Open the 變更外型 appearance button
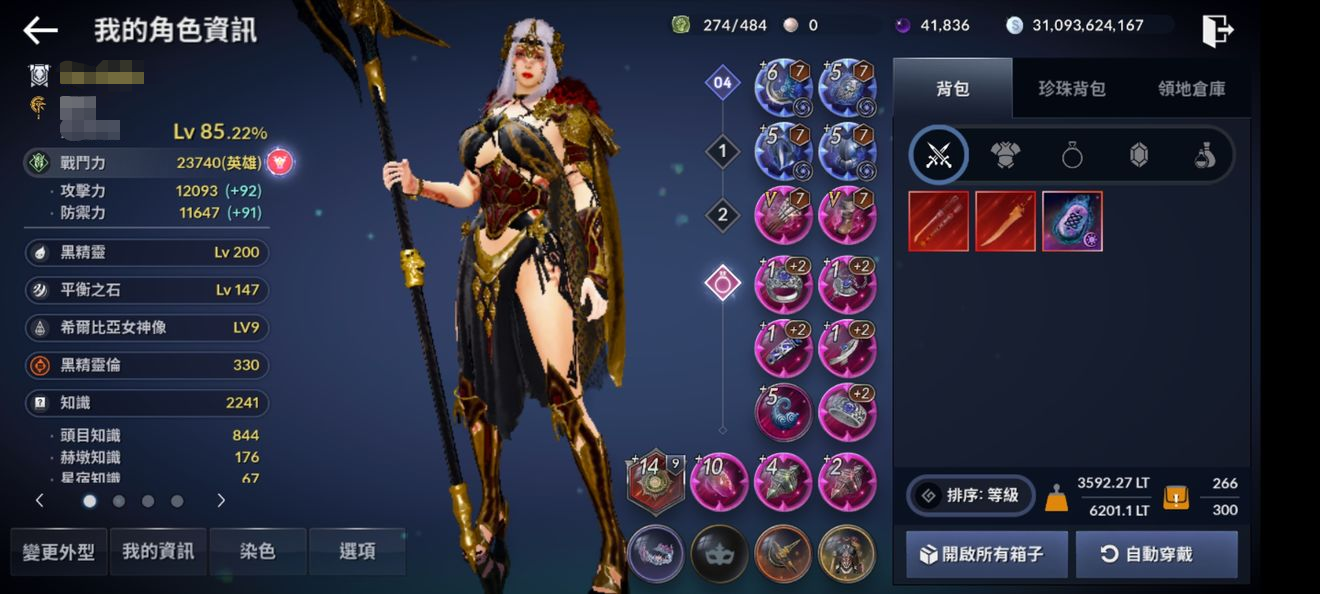Screen dimensions: 1320x594 pos(59,551)
